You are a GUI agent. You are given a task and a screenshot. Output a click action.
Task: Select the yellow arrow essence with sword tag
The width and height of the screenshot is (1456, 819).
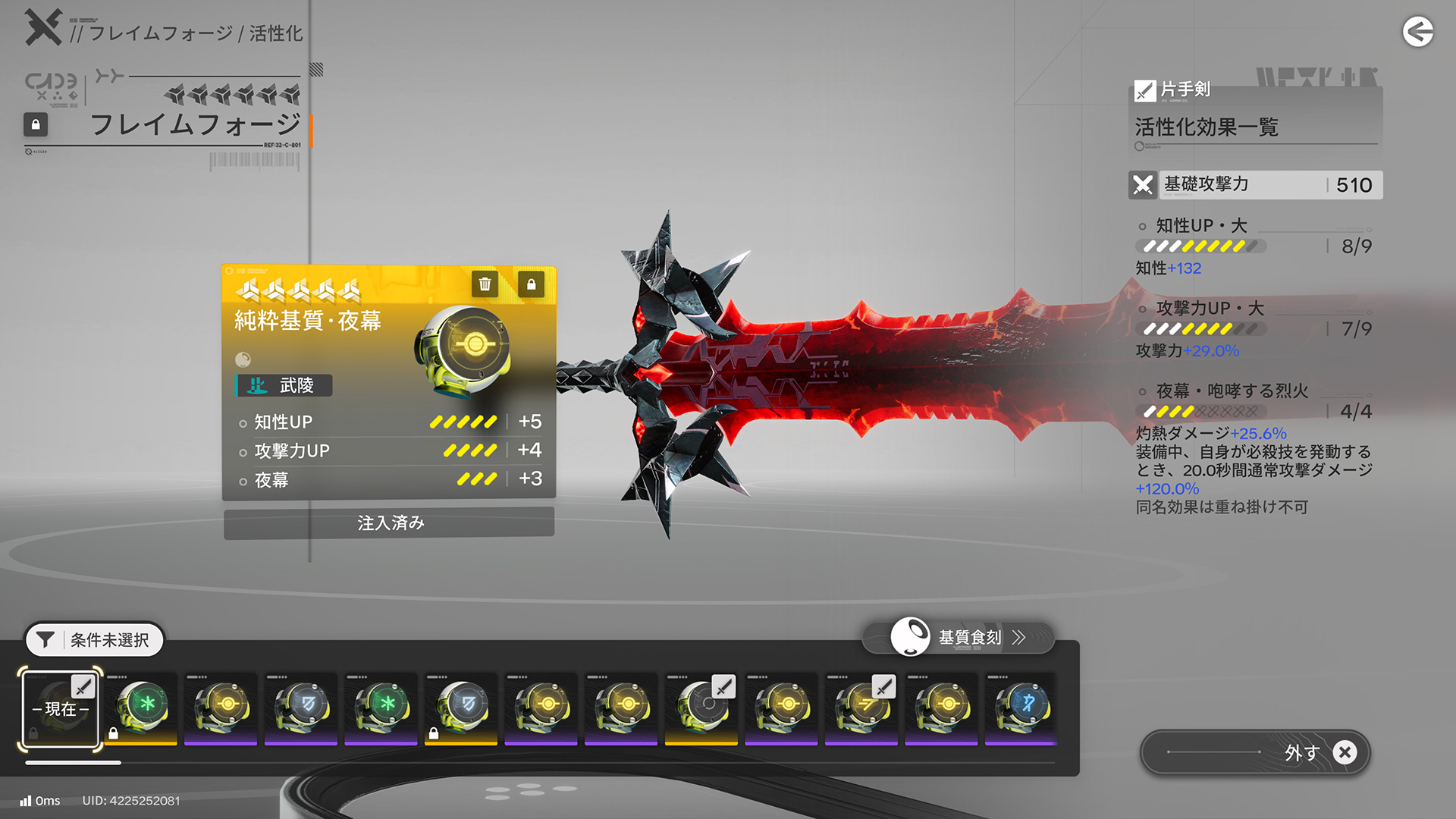click(x=861, y=707)
